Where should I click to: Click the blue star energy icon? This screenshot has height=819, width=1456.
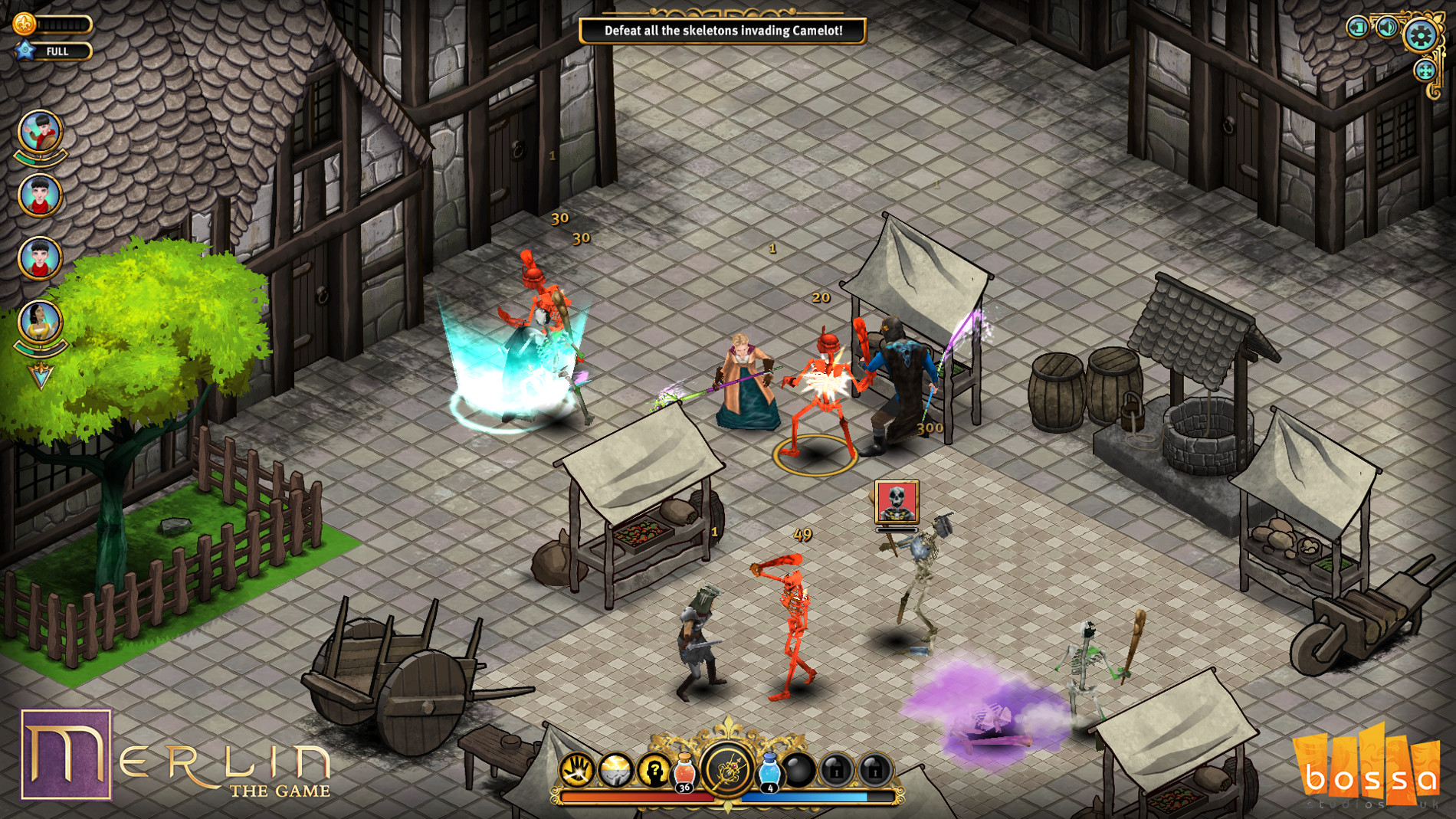click(25, 51)
